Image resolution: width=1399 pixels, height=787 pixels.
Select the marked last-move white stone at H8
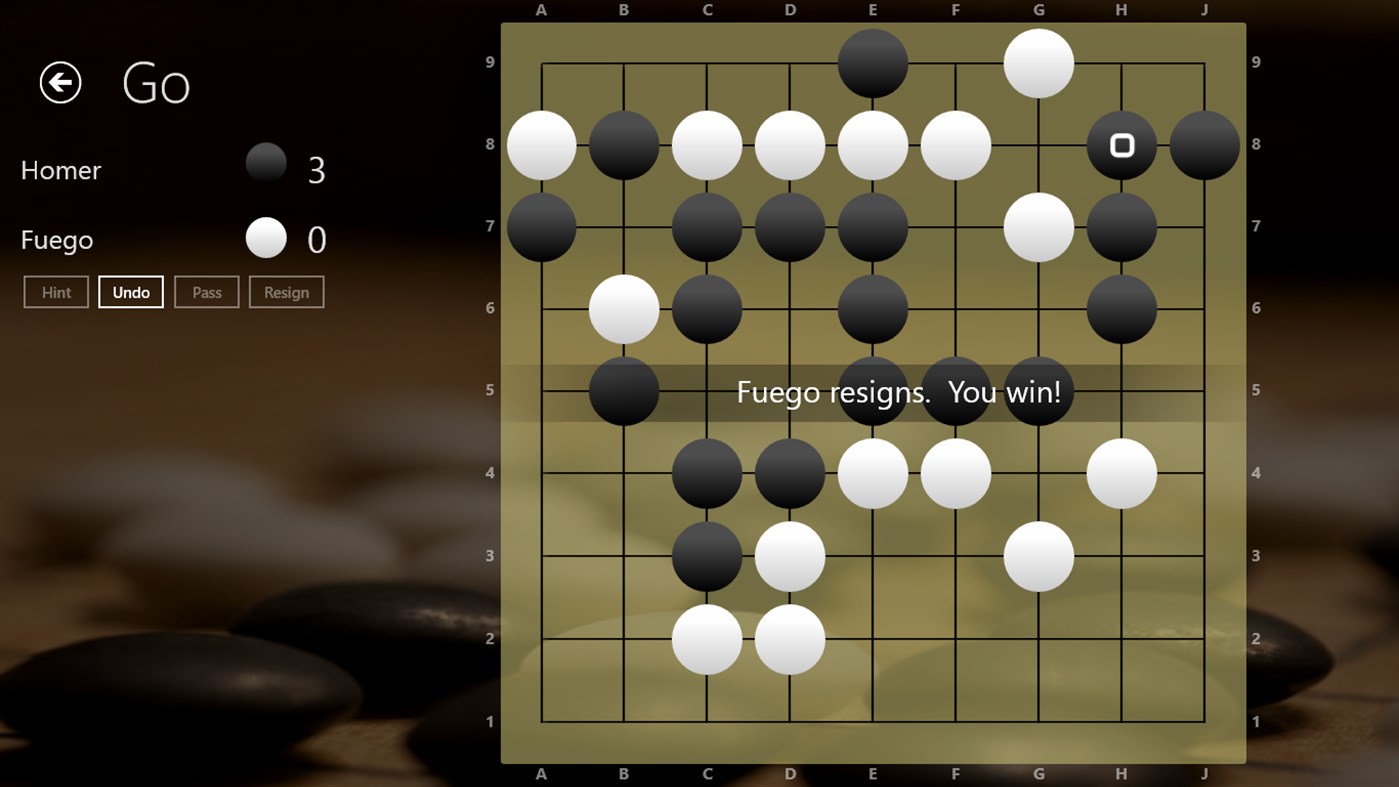pyautogui.click(x=1122, y=144)
